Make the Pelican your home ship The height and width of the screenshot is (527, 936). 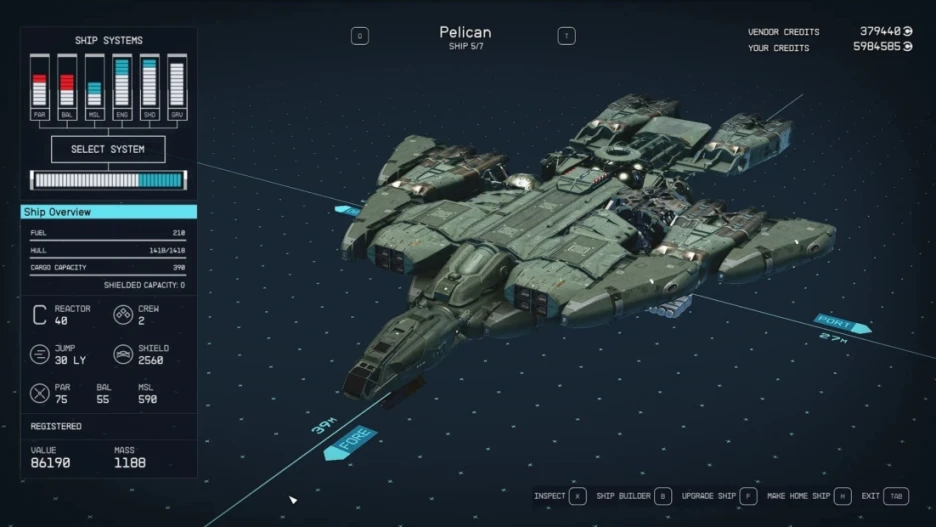pyautogui.click(x=808, y=496)
